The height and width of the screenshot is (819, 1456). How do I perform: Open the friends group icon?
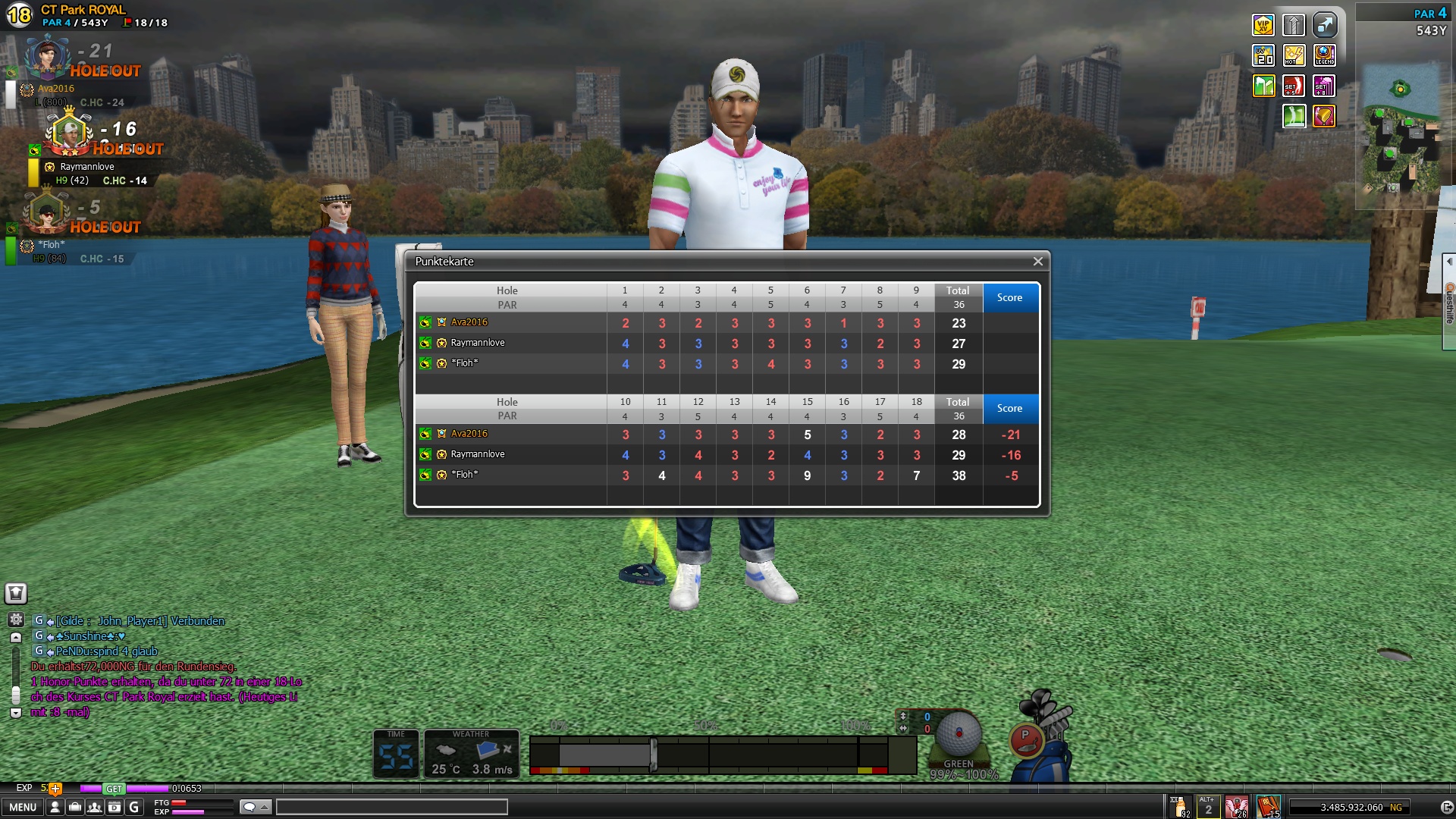(95, 807)
